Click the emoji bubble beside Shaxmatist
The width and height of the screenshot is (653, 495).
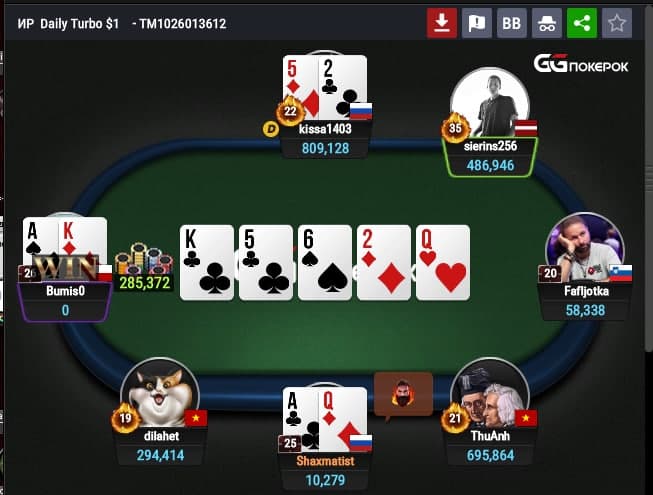403,390
